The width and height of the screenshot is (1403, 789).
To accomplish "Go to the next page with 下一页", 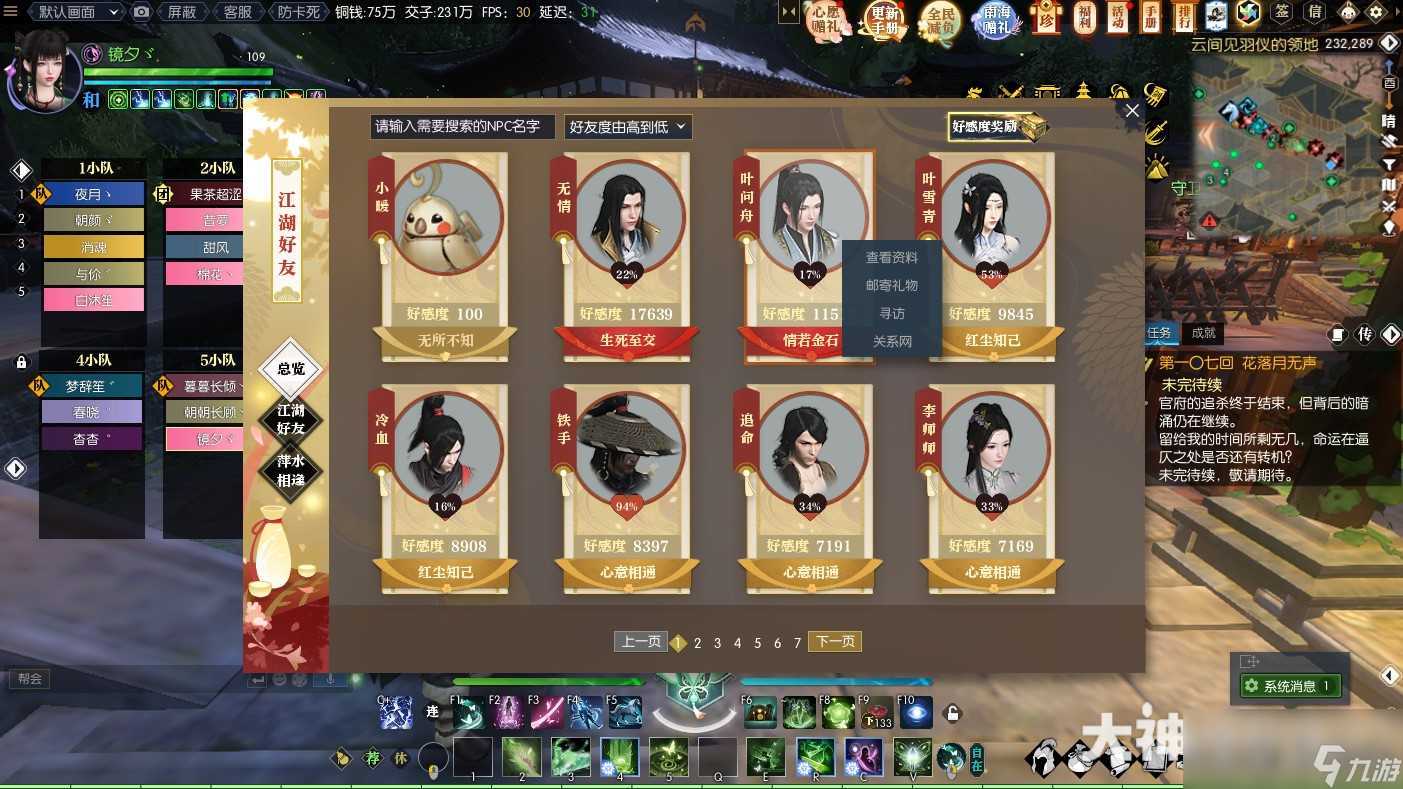I will (834, 641).
